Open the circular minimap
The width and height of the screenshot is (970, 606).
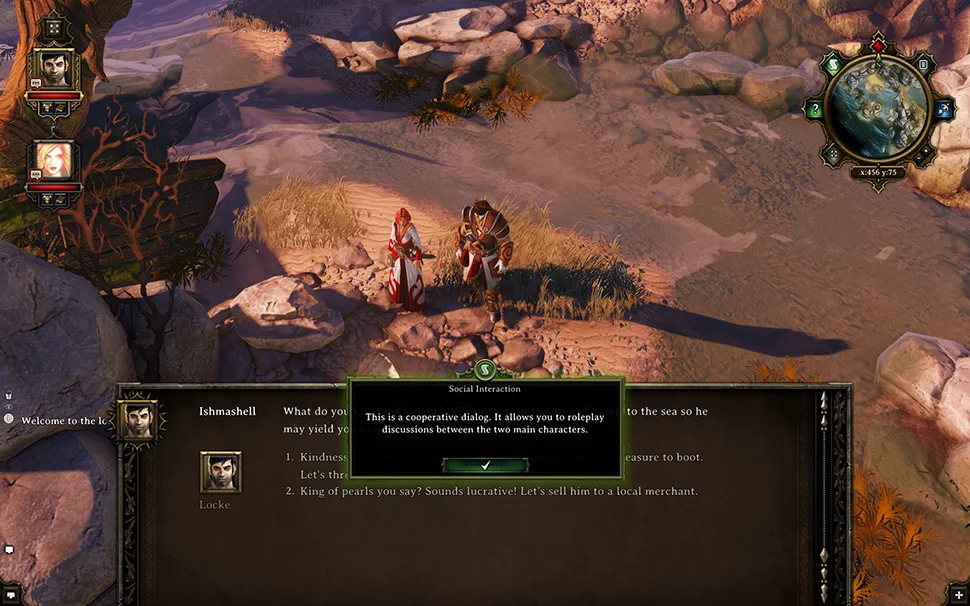(876, 110)
